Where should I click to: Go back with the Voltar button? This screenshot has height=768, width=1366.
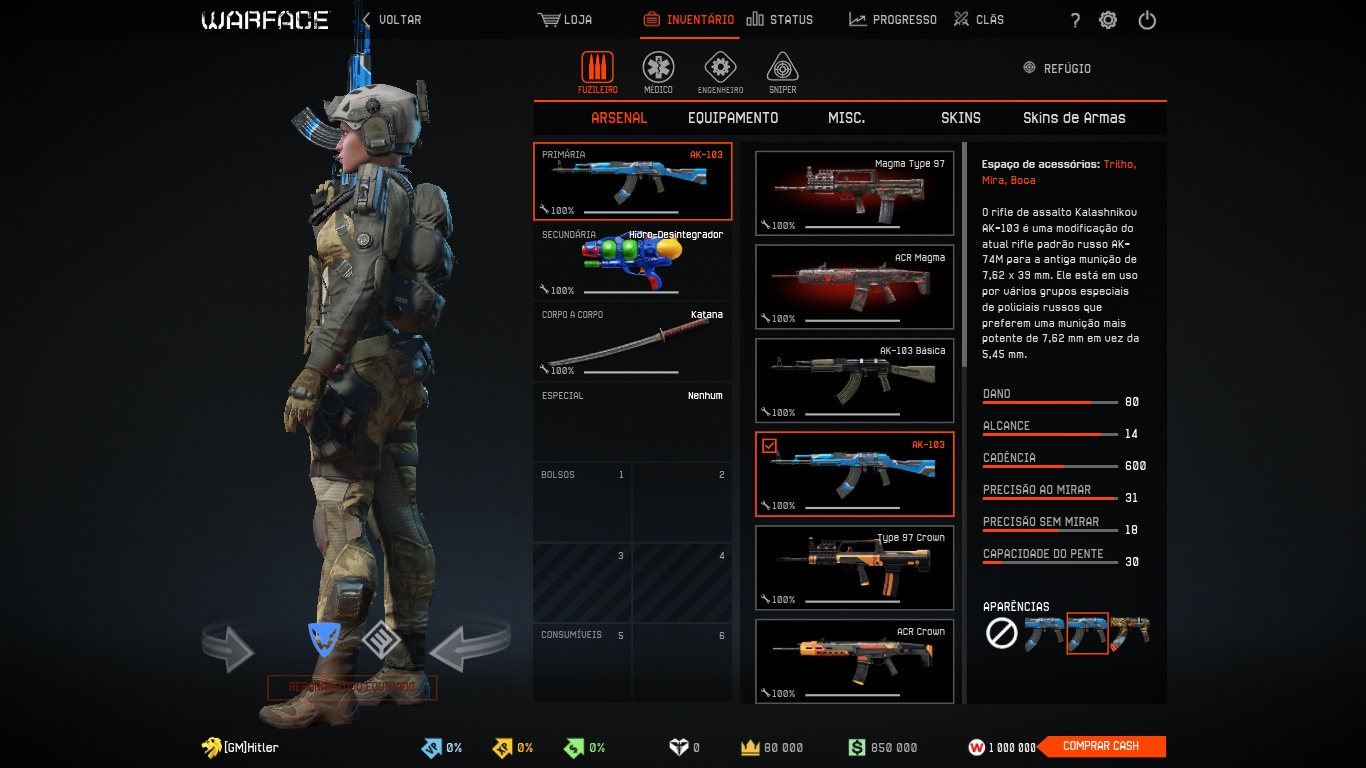[391, 19]
